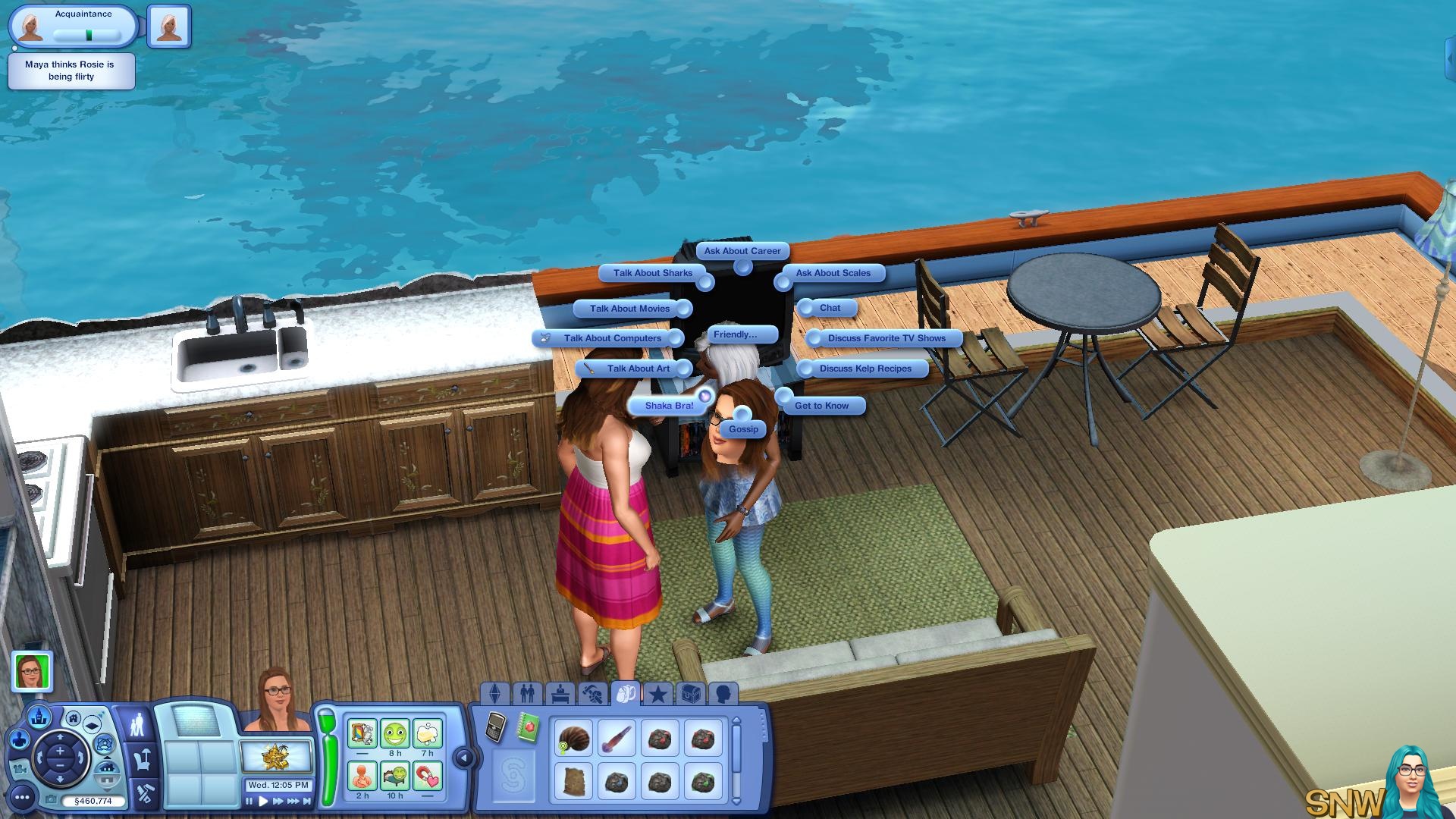The height and width of the screenshot is (819, 1456).
Task: Choose the Ask About Career interaction
Action: tap(742, 251)
